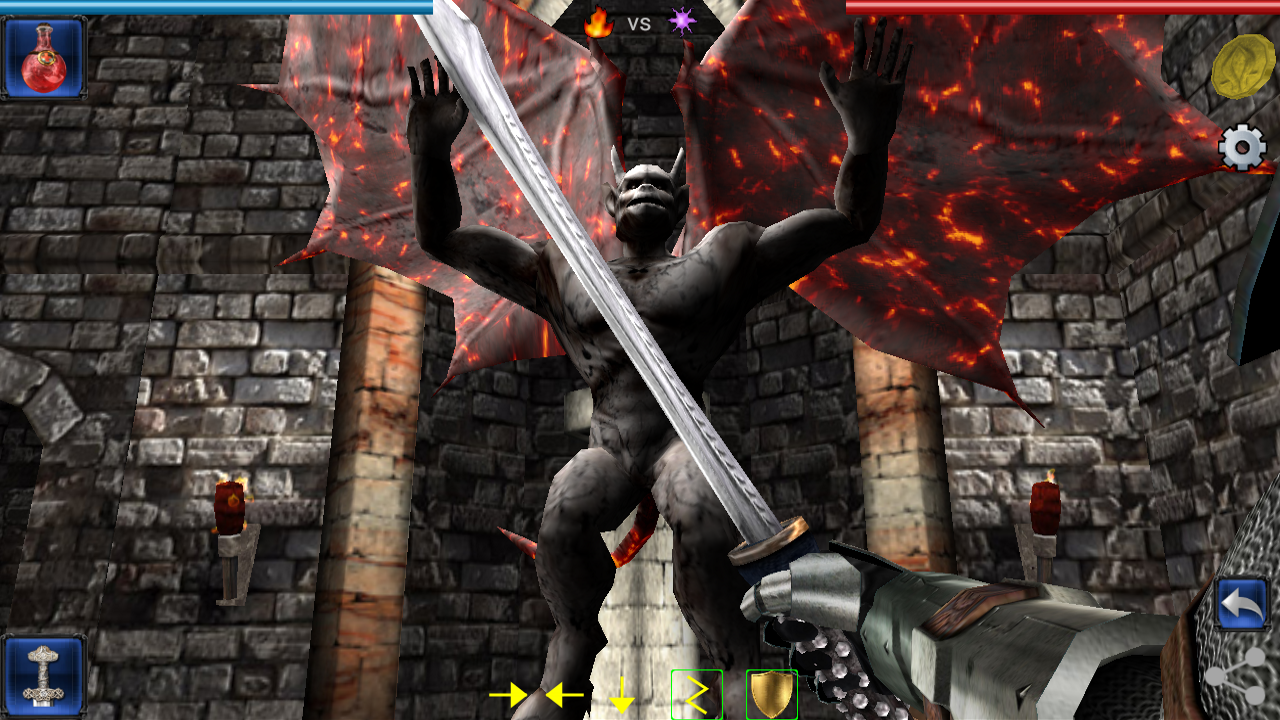Open the settings gear

coord(1243,149)
